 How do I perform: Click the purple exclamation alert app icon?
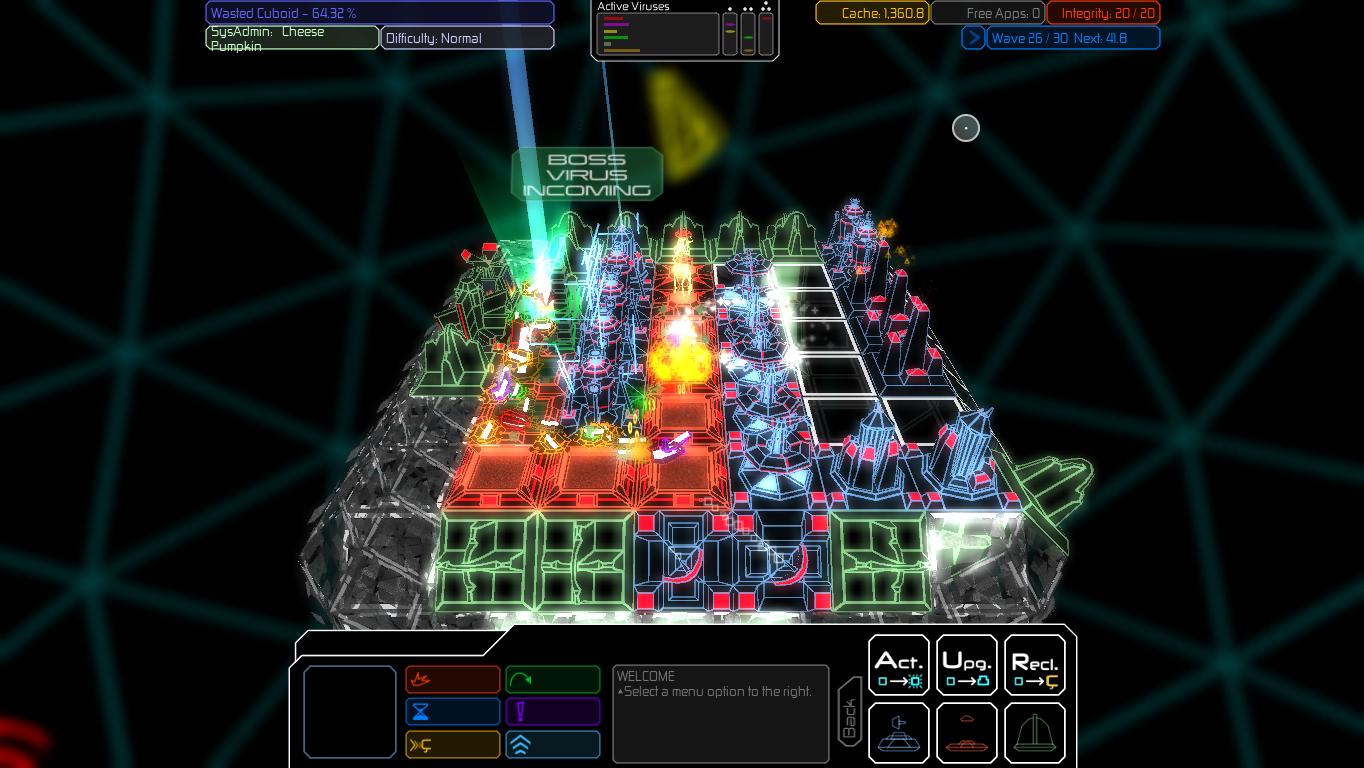click(553, 711)
